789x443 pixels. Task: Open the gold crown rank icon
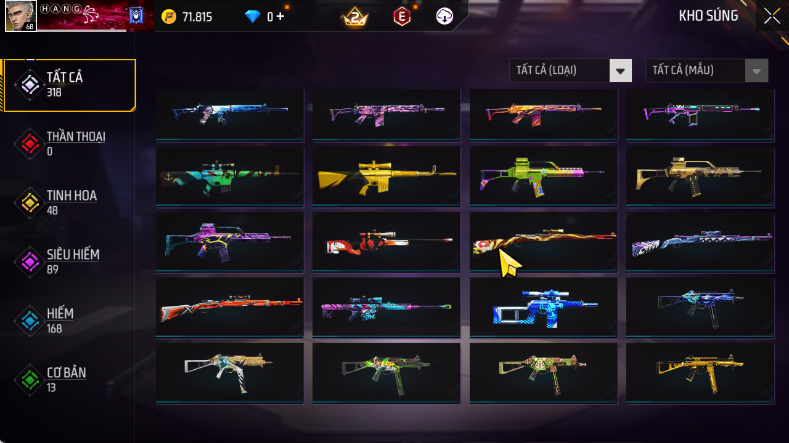355,16
